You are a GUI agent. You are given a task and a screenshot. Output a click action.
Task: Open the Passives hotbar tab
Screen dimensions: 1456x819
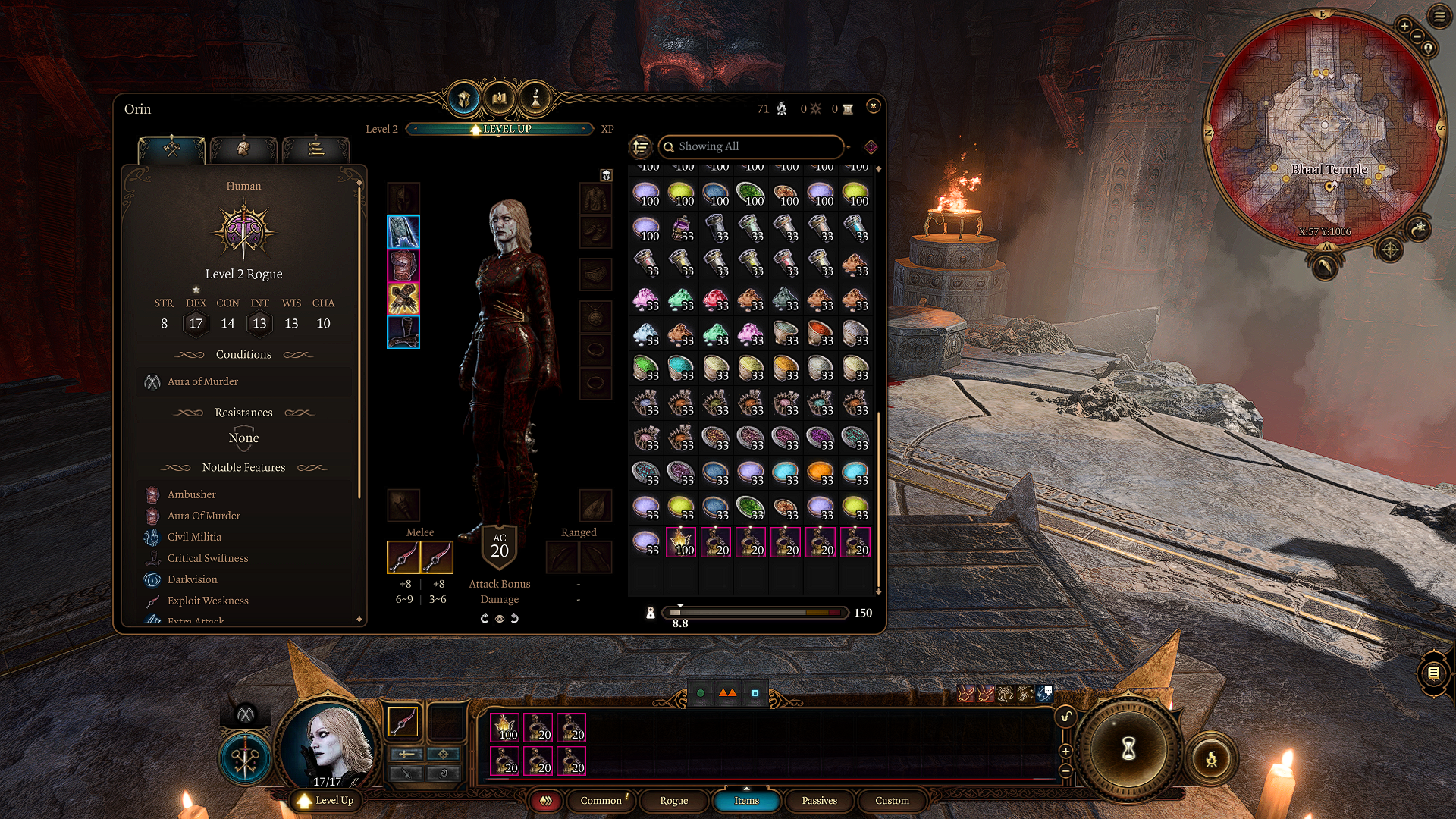(819, 800)
